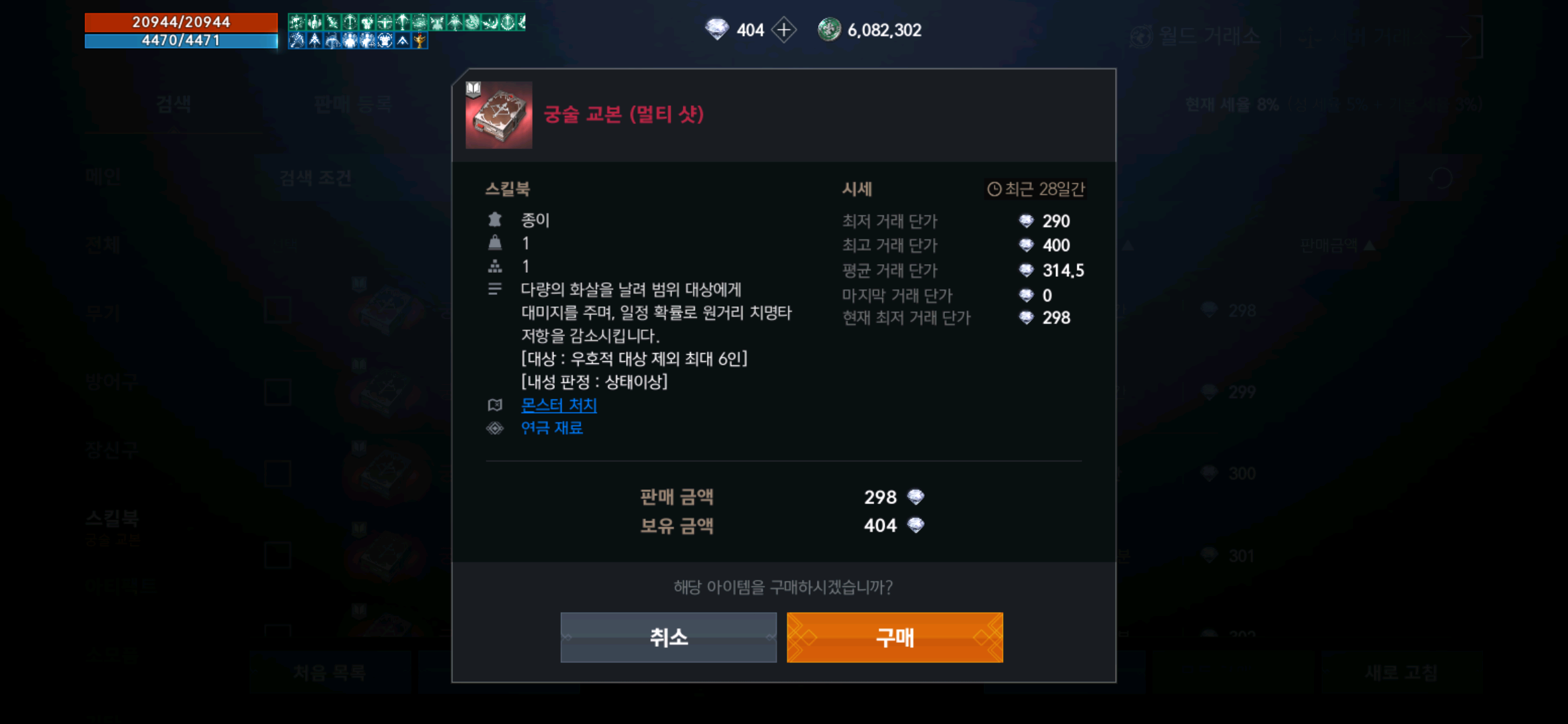Expand the 검색 조건 search panel
Viewport: 1568px width, 724px height.
316,178
